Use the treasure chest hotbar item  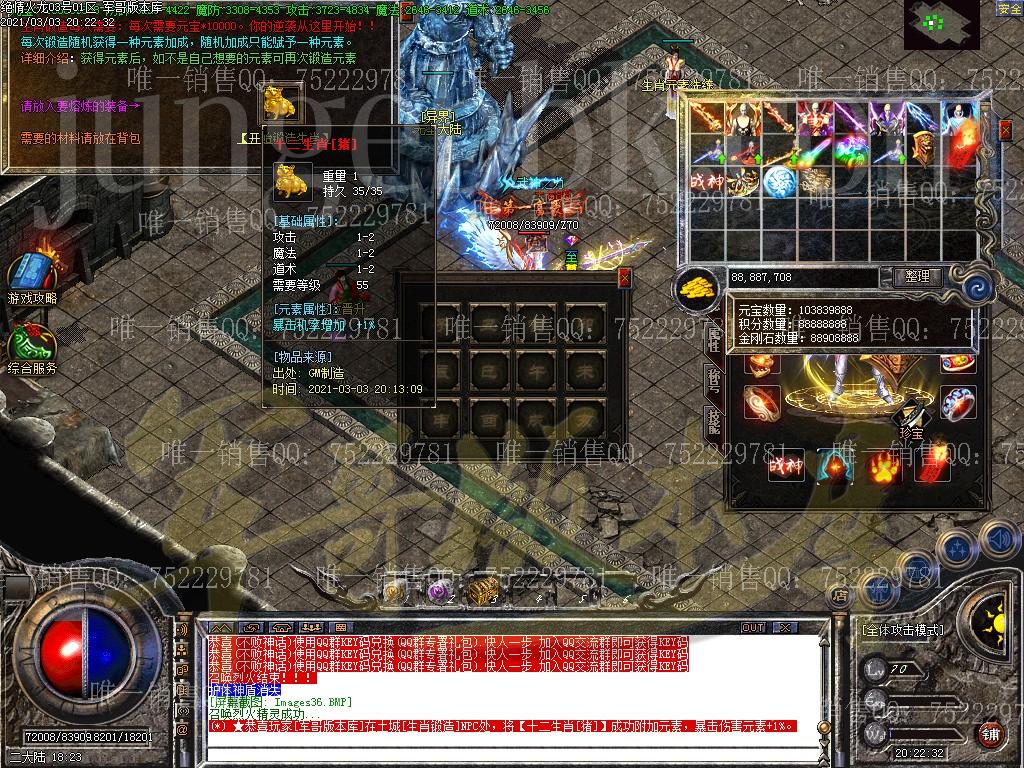tap(483, 592)
